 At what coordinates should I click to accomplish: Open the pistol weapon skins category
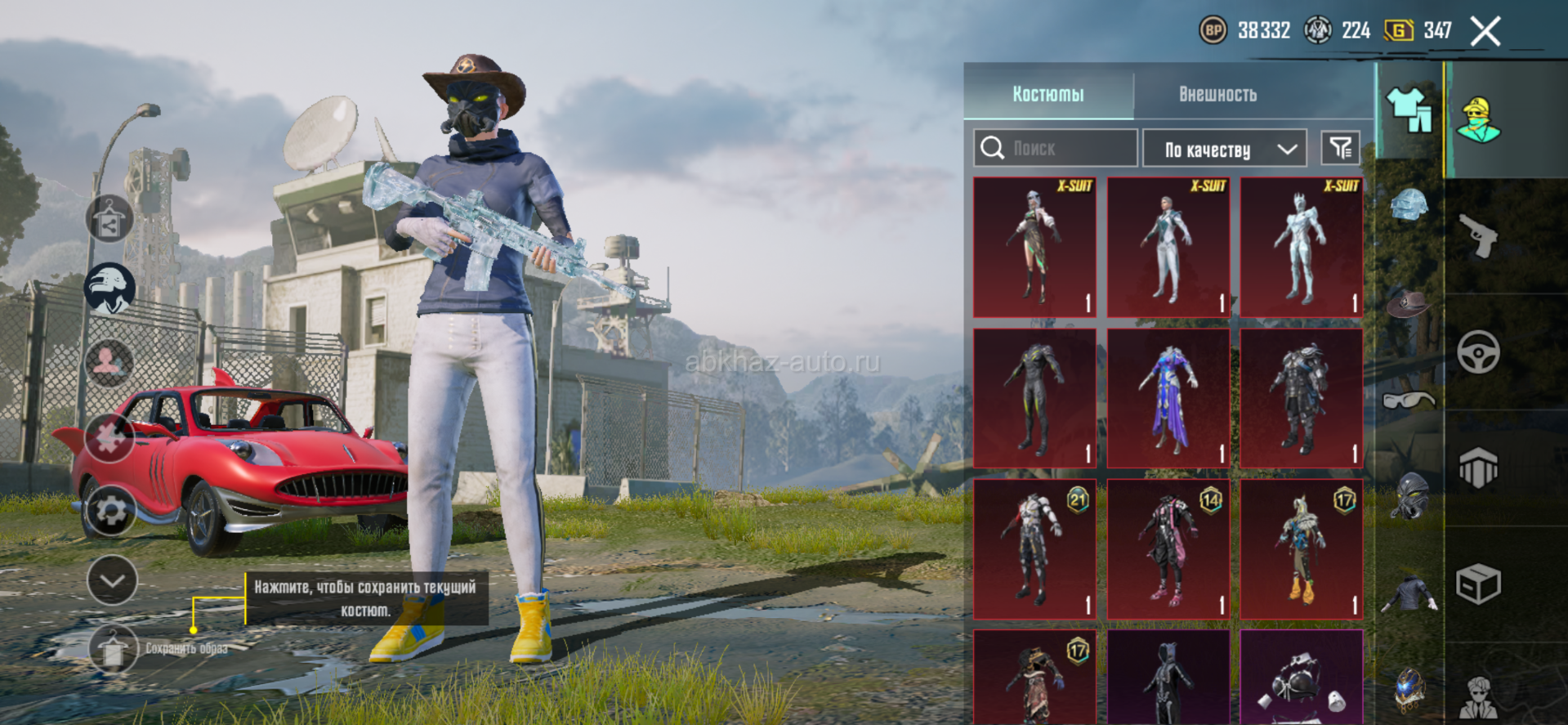tap(1478, 236)
